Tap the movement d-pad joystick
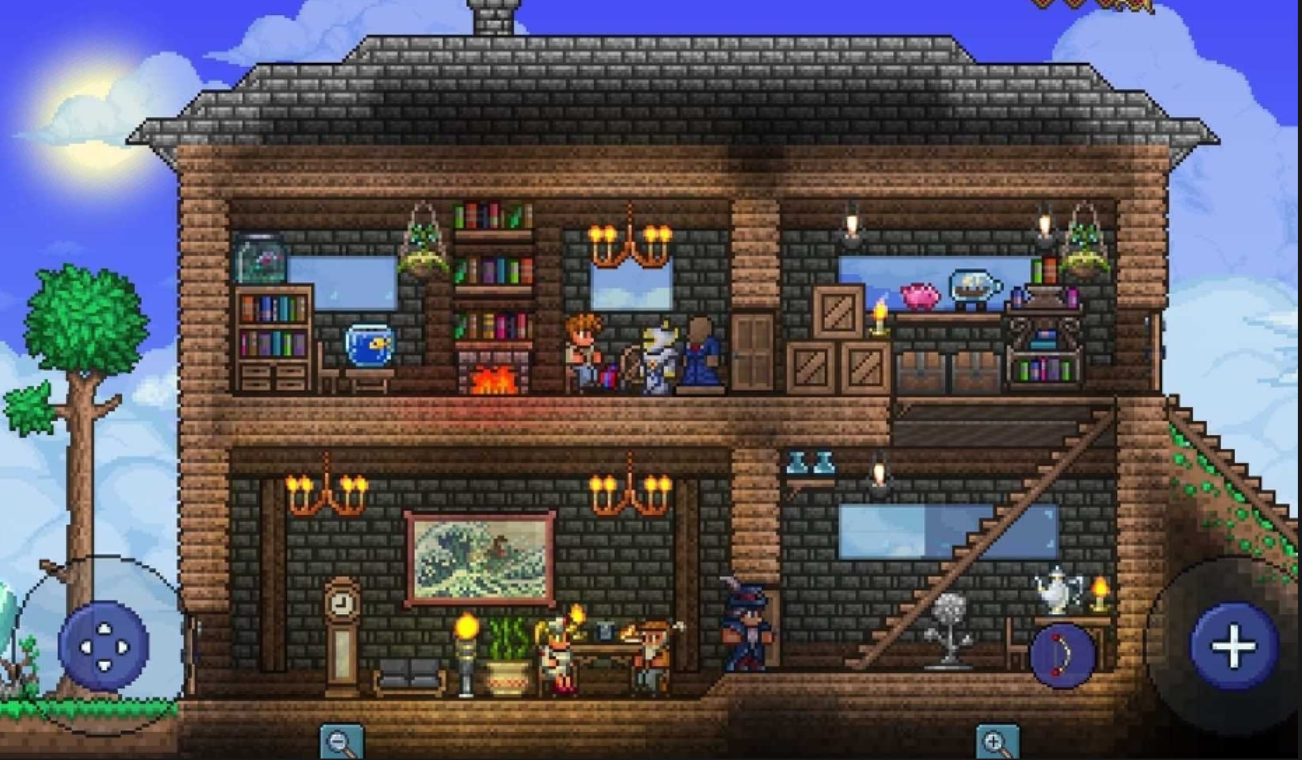Image resolution: width=1302 pixels, height=760 pixels. click(x=104, y=646)
